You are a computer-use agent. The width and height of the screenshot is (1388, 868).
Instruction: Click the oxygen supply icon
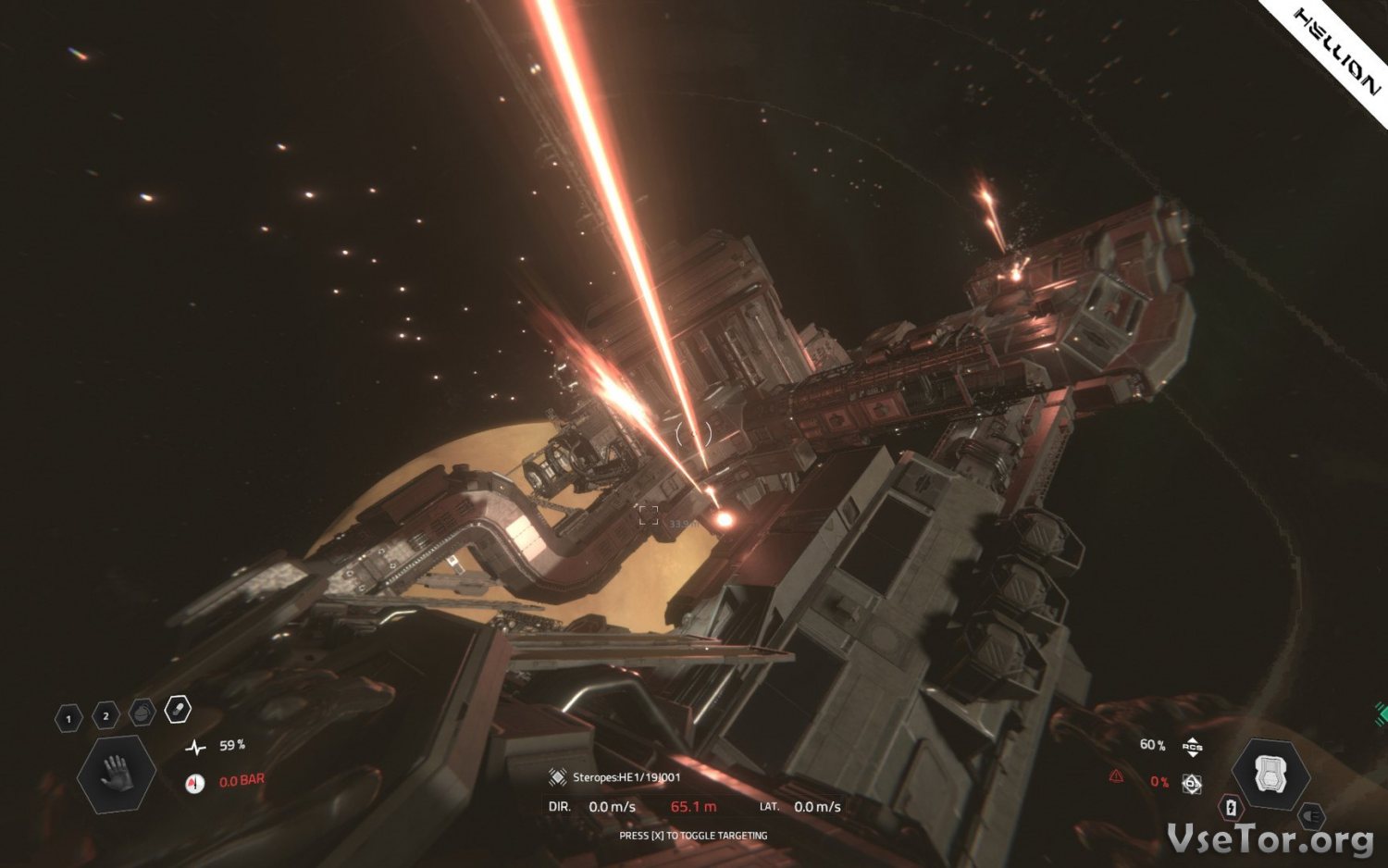[1193, 784]
